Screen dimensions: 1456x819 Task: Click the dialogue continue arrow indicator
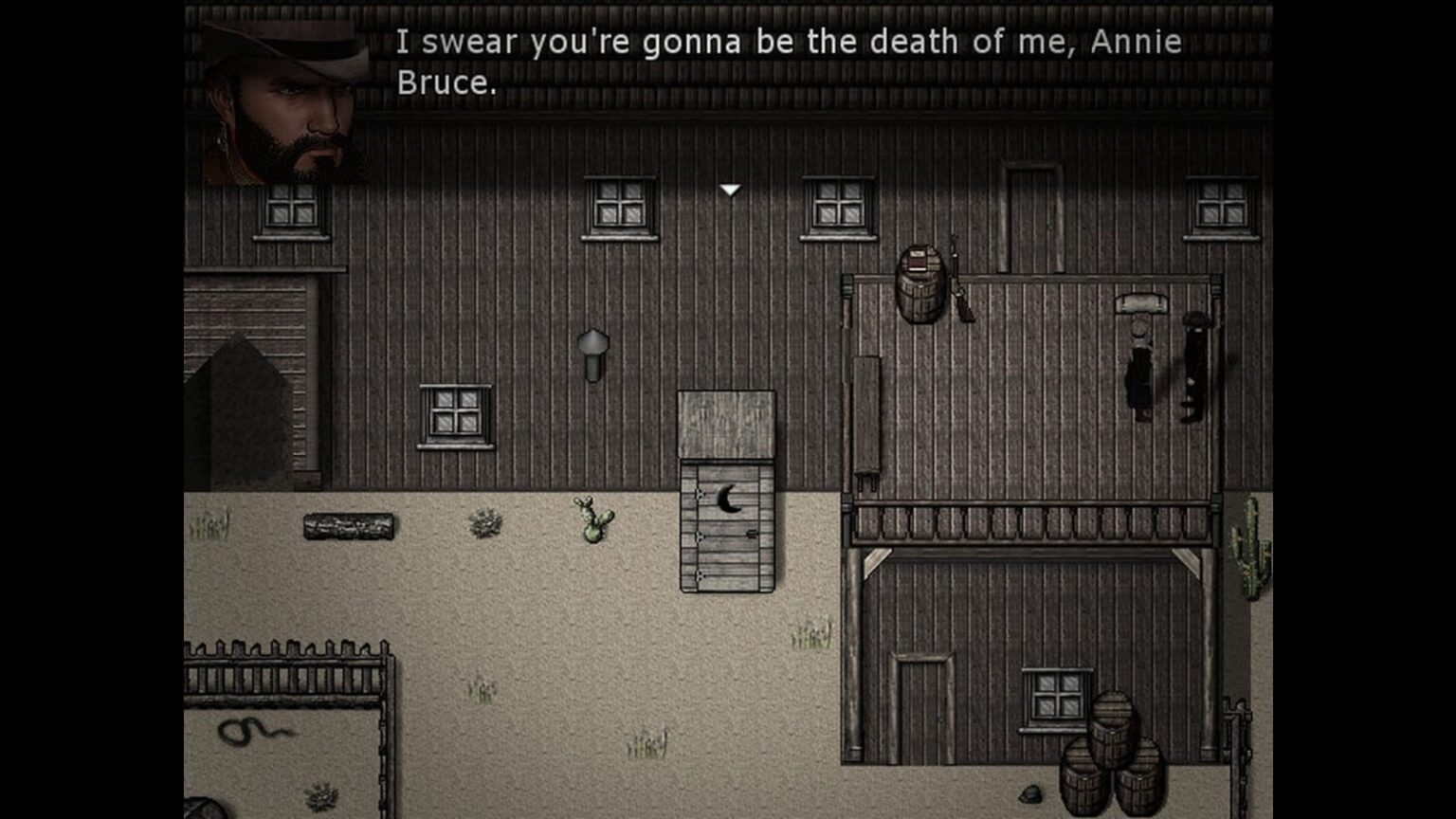click(729, 190)
